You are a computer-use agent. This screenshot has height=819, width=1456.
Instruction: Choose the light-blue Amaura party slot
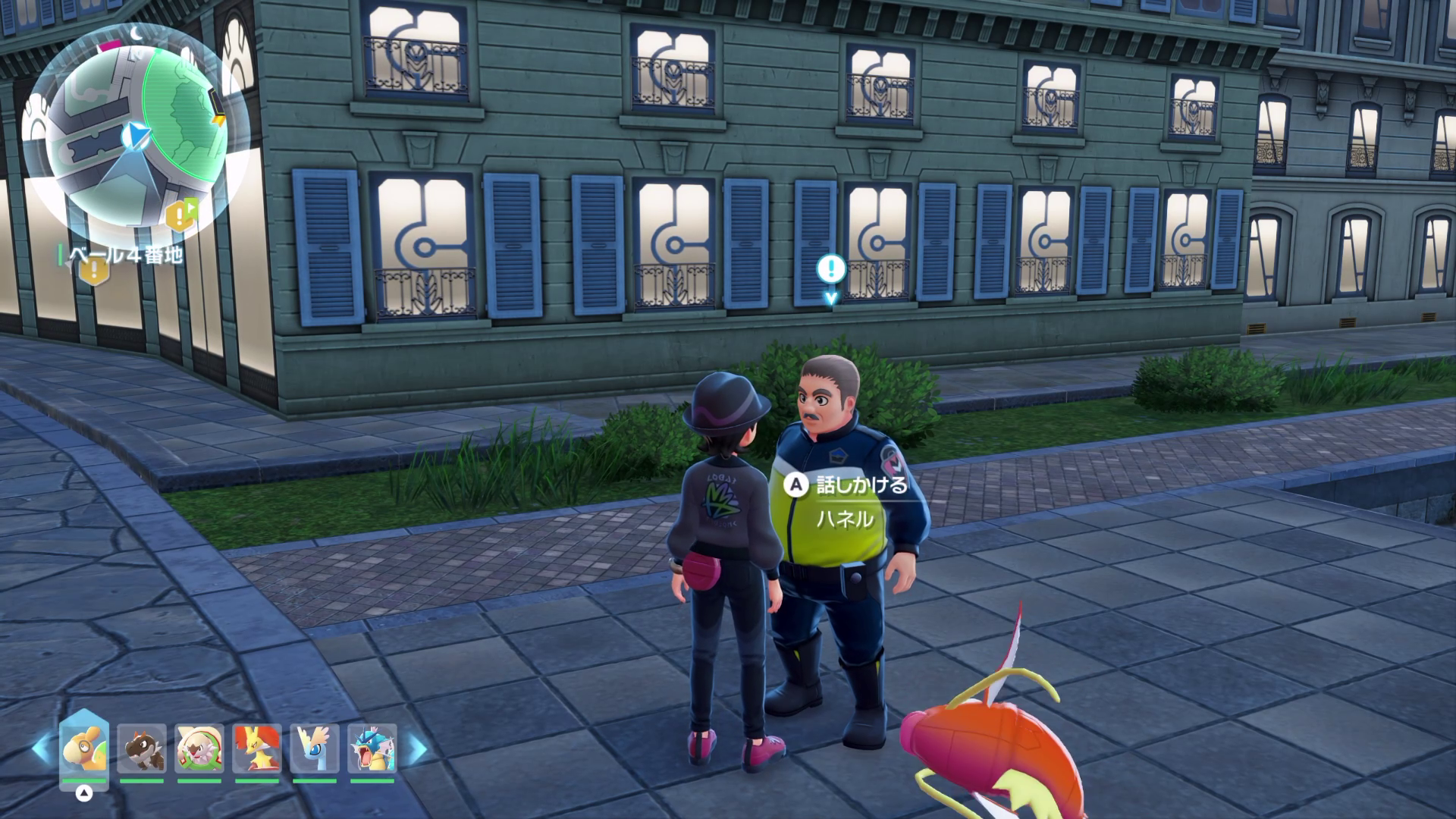(x=315, y=749)
